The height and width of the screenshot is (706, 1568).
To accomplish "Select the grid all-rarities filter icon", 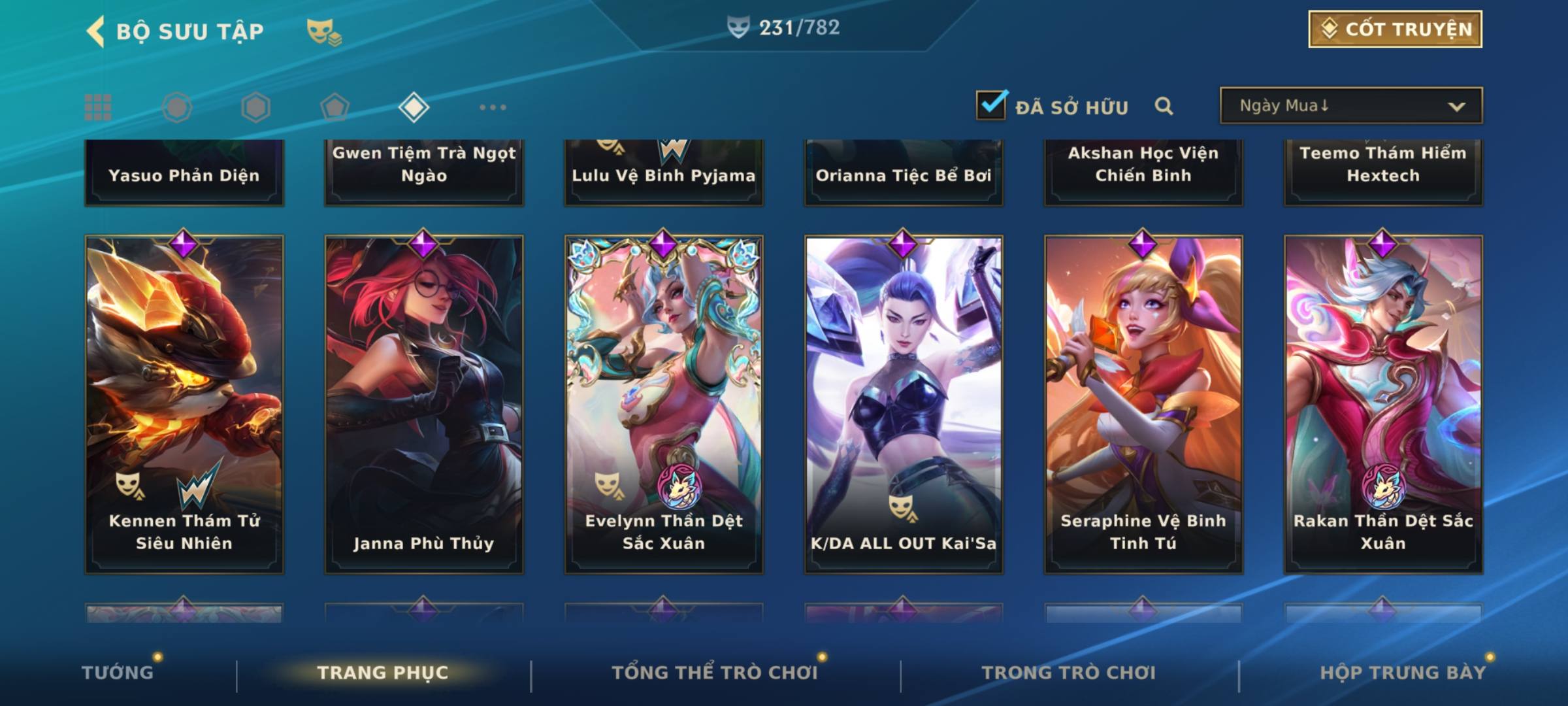I will pyautogui.click(x=98, y=107).
